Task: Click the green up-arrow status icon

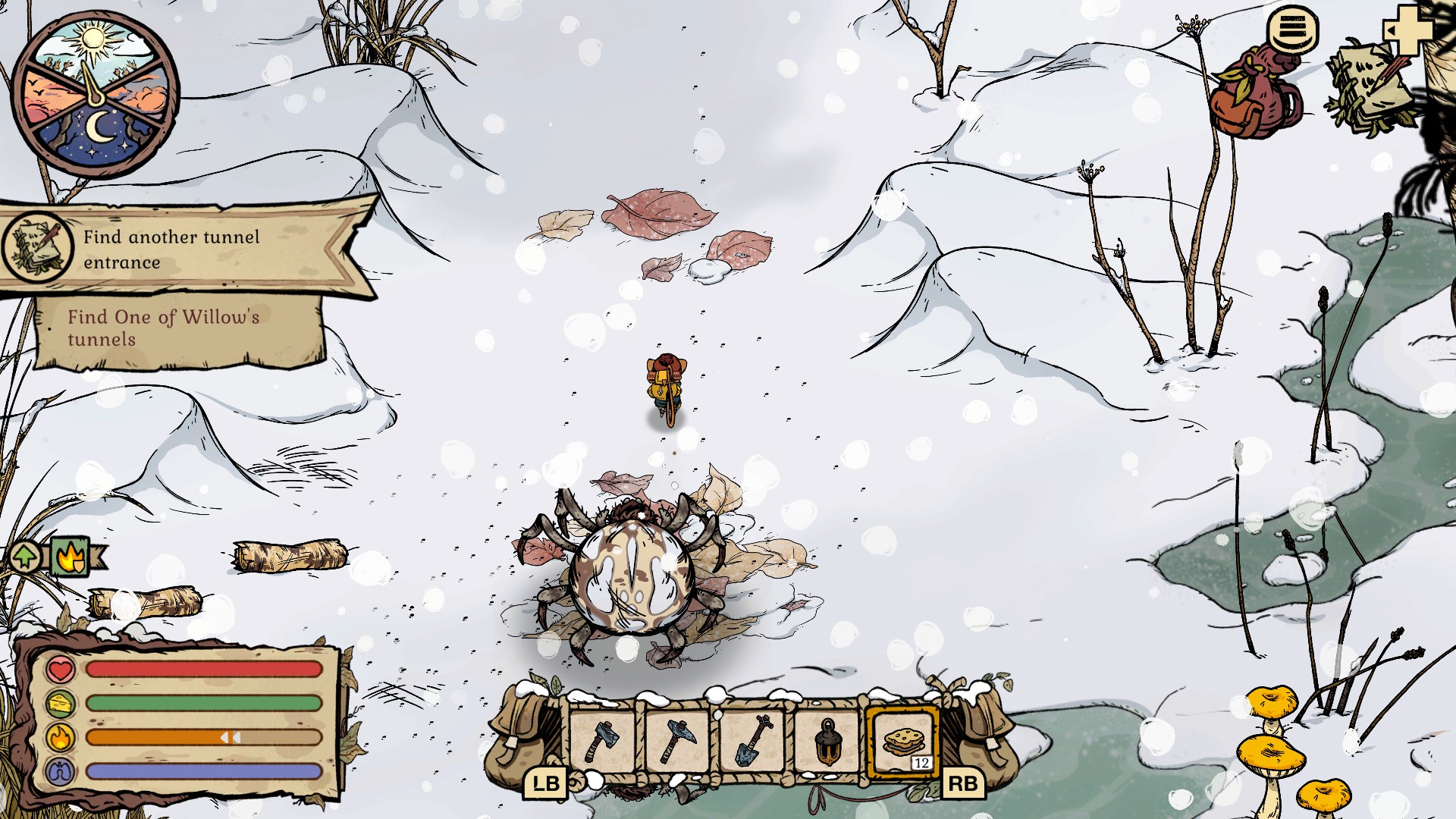Action: point(25,557)
